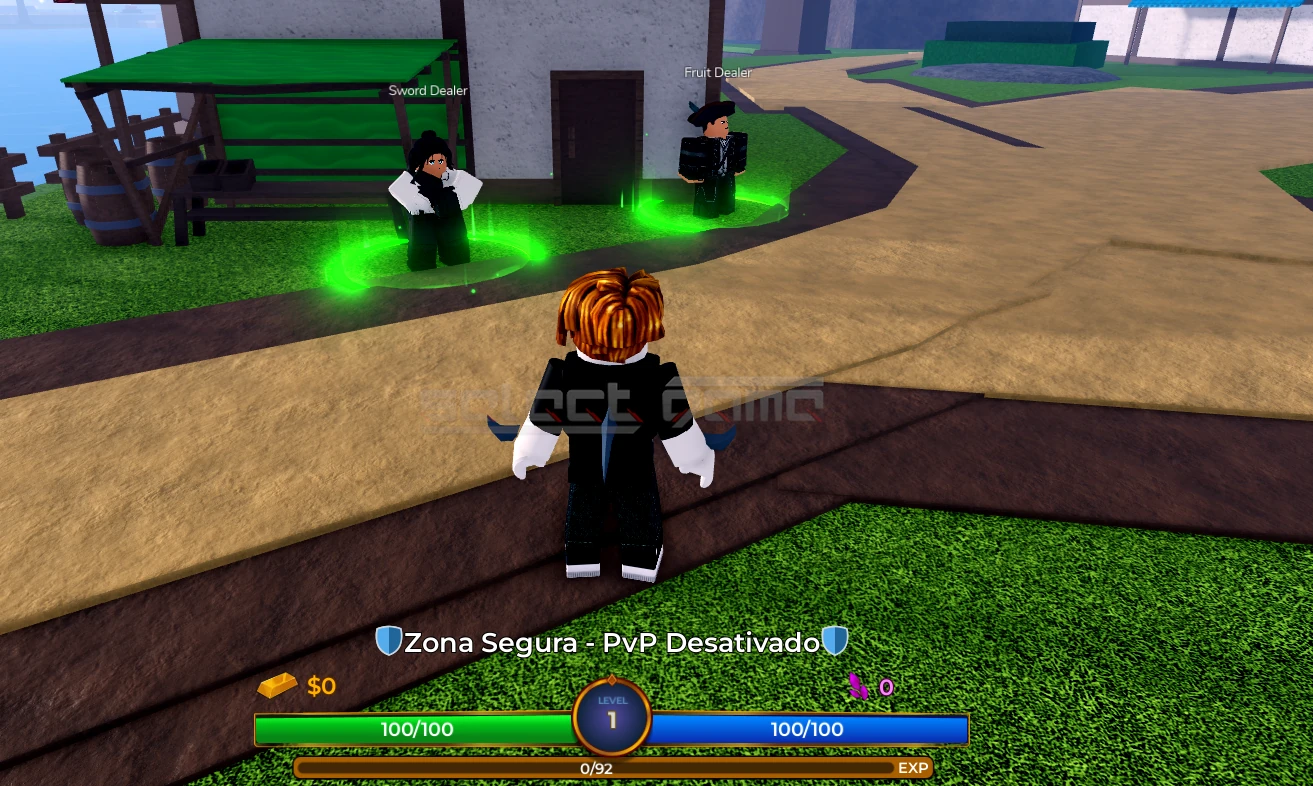Screen dimensions: 1313x786
Task: Click the right blue shield icon
Action: 835,642
